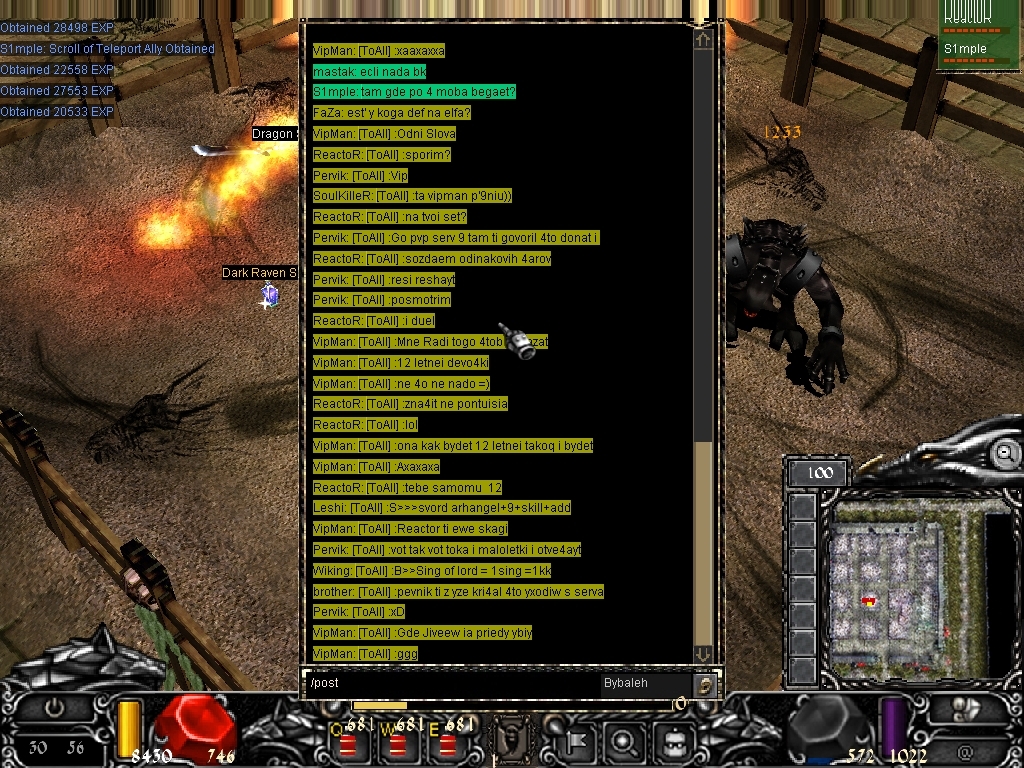Click the small icon beside the whisper field
Image resolution: width=1024 pixels, height=768 pixels.
[706, 684]
